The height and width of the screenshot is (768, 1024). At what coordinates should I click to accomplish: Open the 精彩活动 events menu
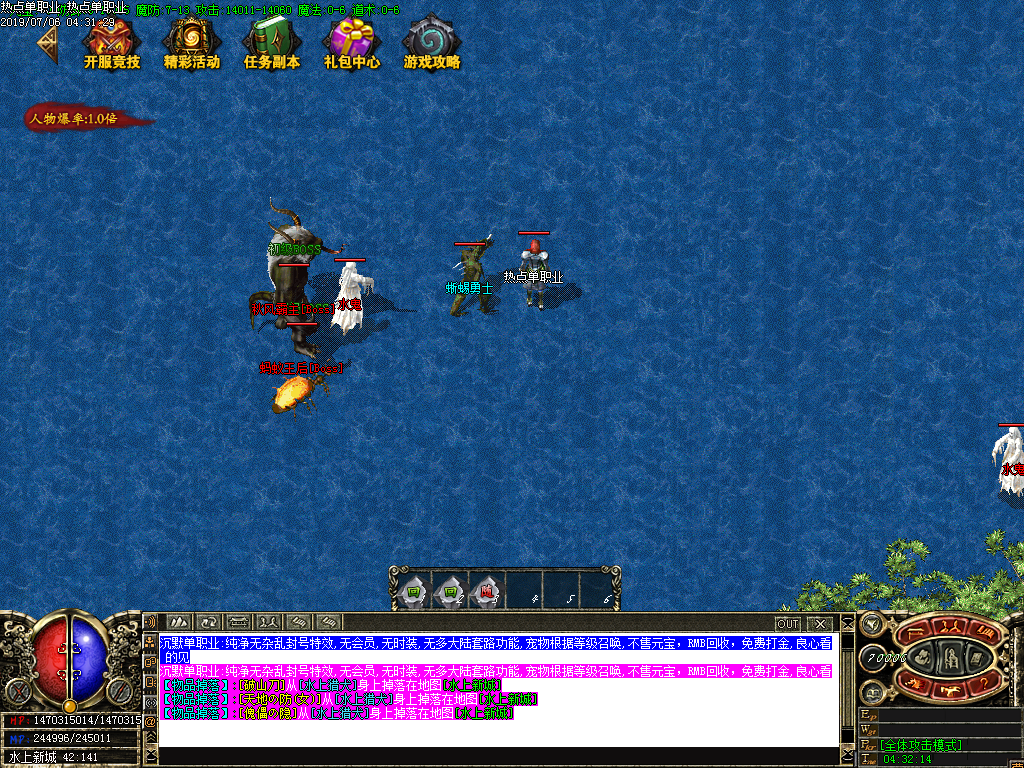pos(191,43)
